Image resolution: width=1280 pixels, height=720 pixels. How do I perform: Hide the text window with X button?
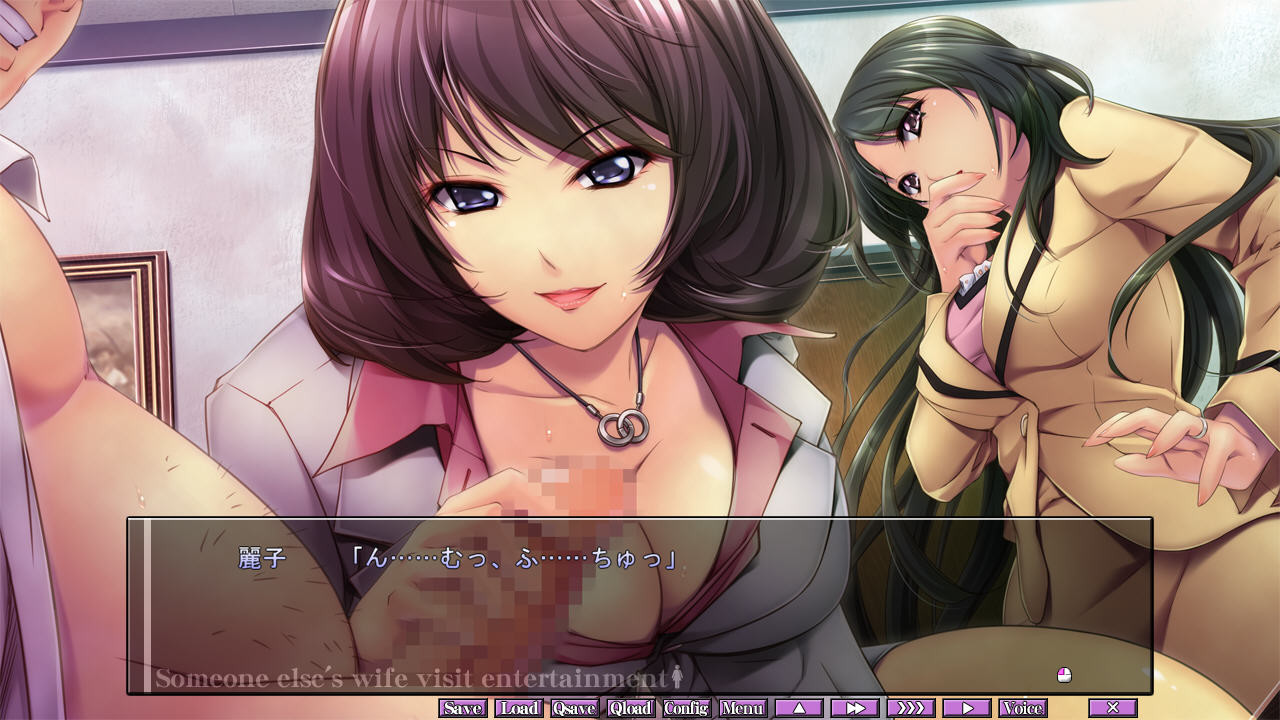(x=1113, y=708)
